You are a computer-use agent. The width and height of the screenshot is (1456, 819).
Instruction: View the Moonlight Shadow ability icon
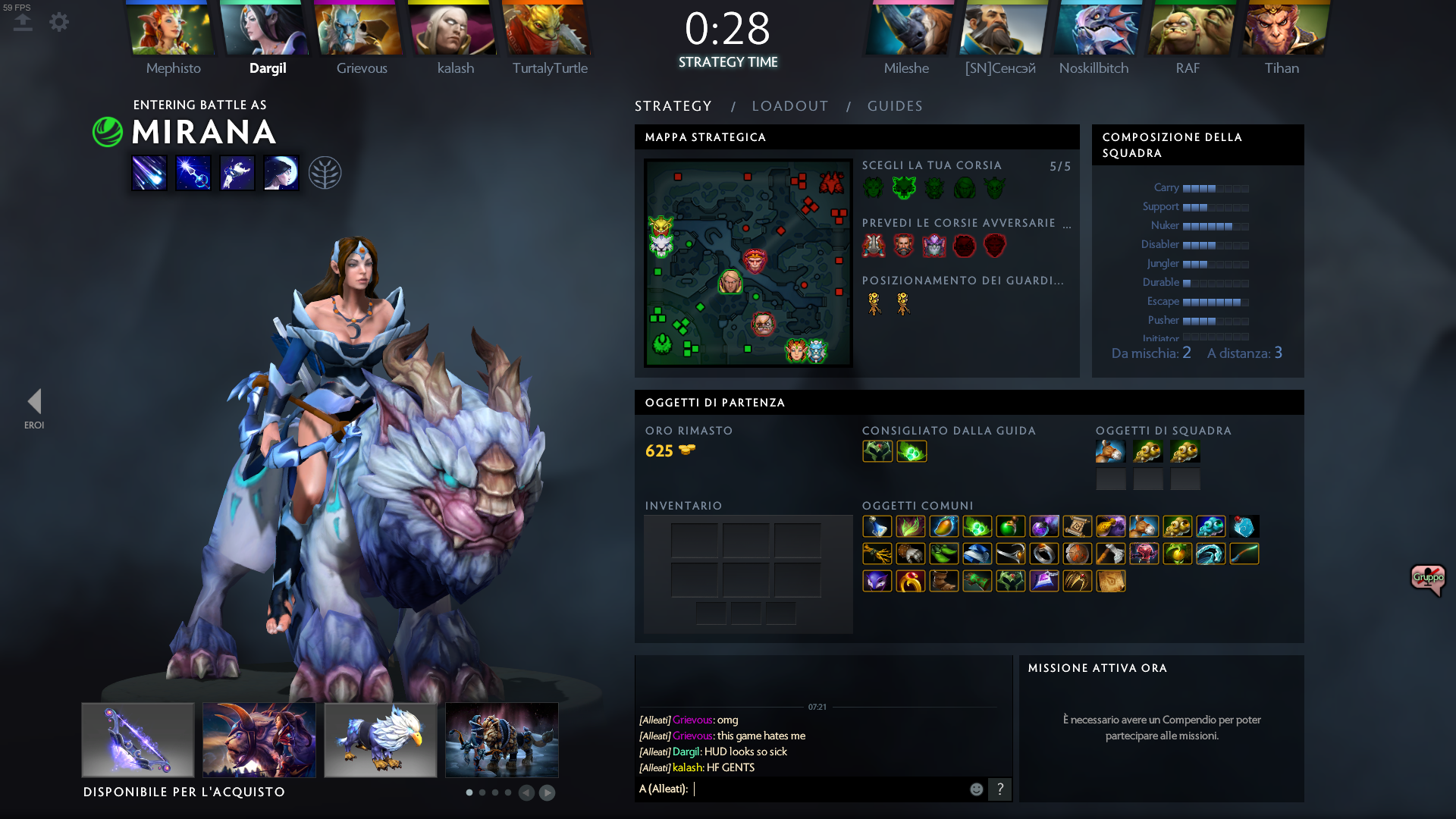281,173
